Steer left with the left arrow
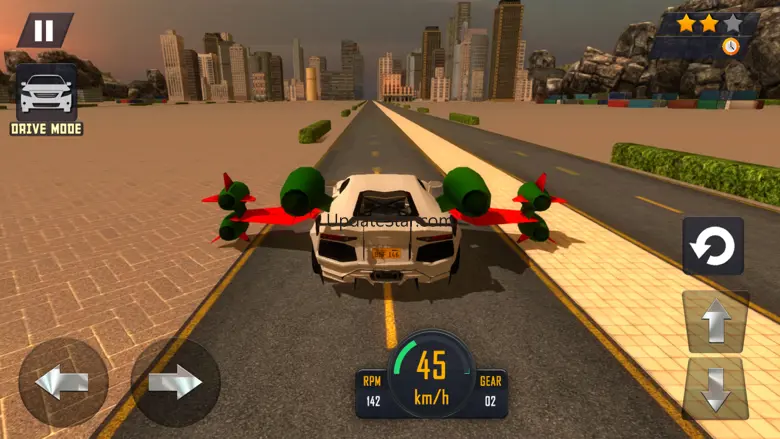Viewport: 780px width, 439px height. [63, 382]
